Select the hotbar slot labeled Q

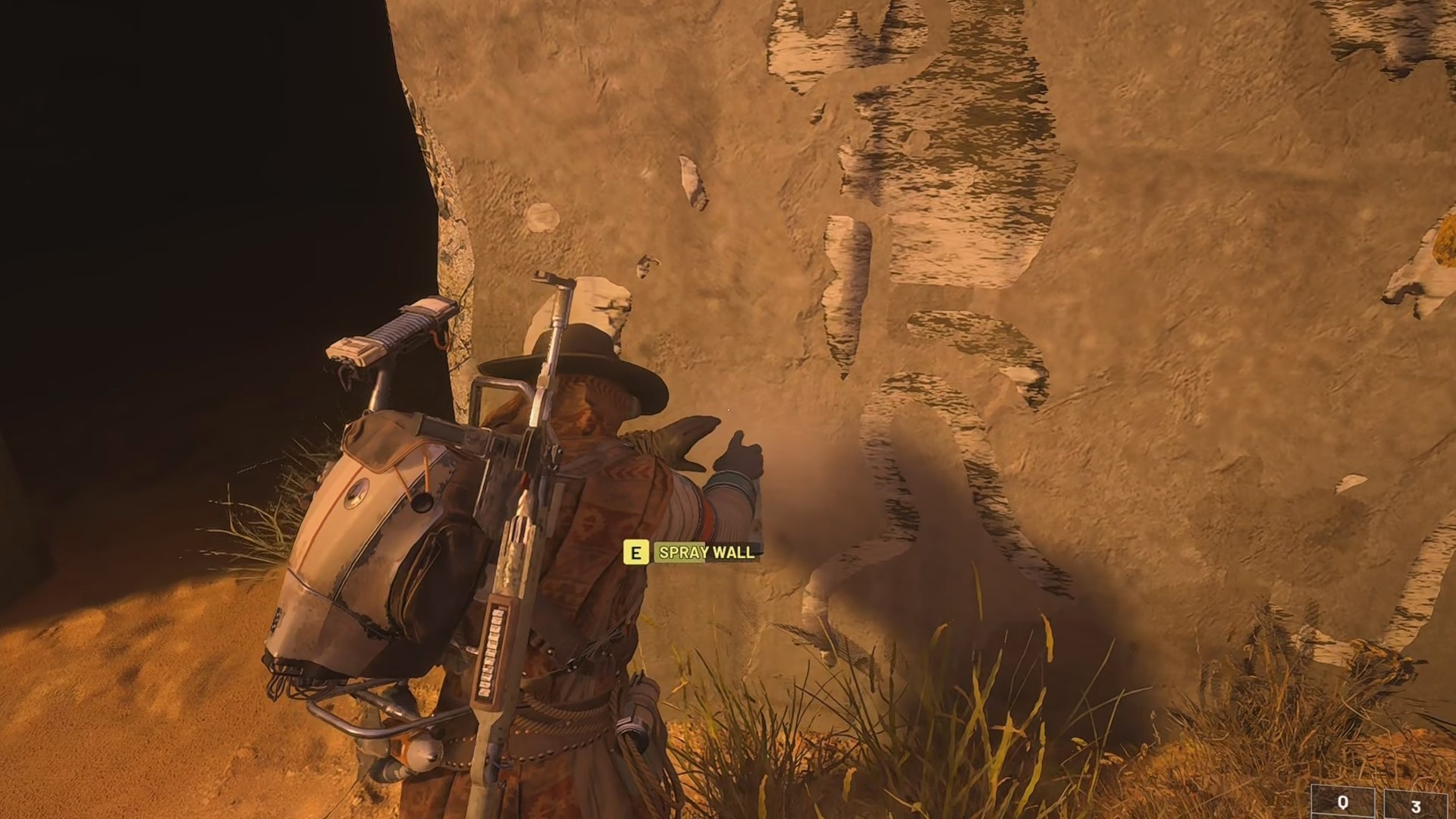coord(1343,803)
